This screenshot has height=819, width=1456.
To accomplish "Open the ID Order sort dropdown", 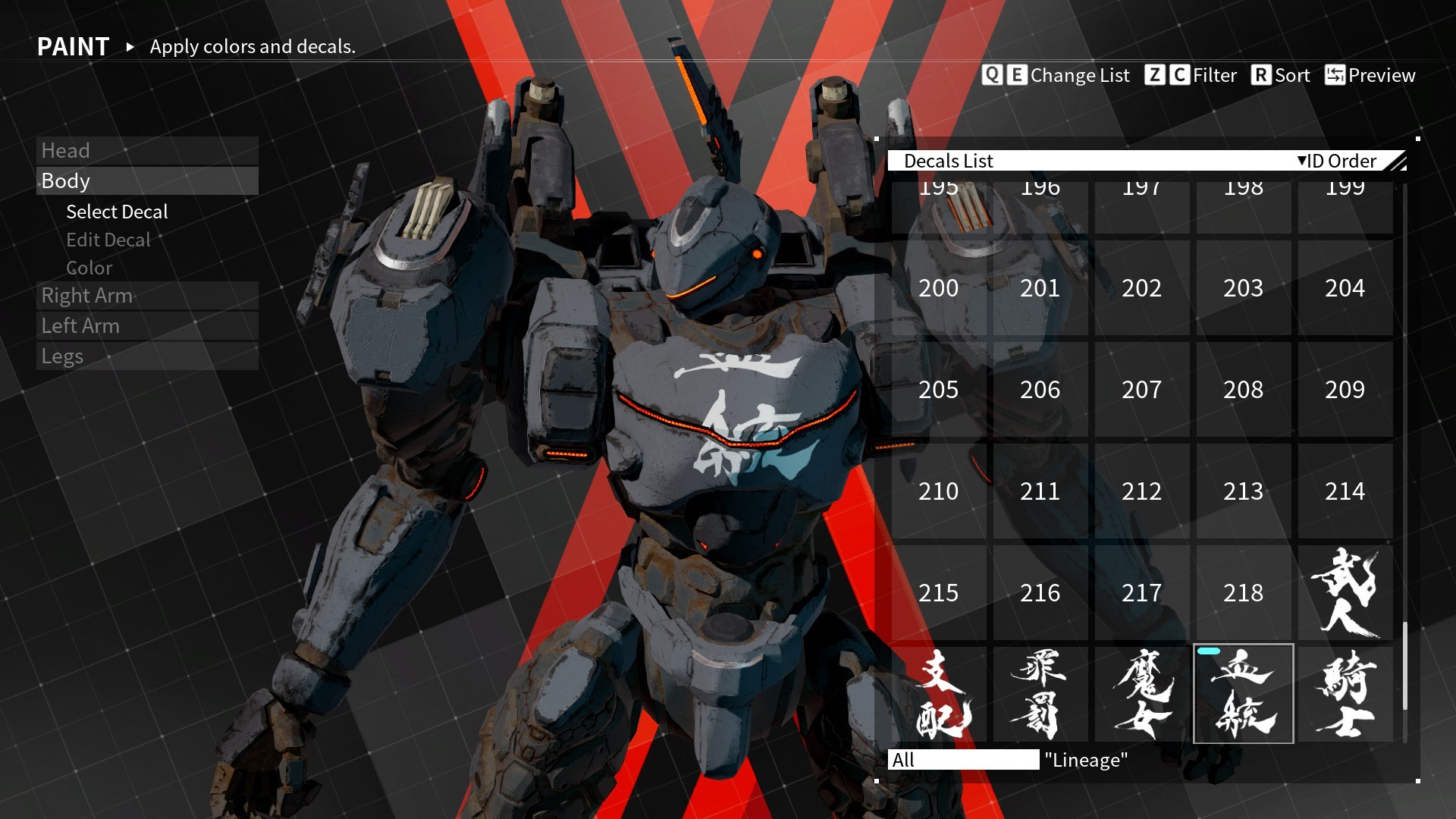I will (1337, 161).
